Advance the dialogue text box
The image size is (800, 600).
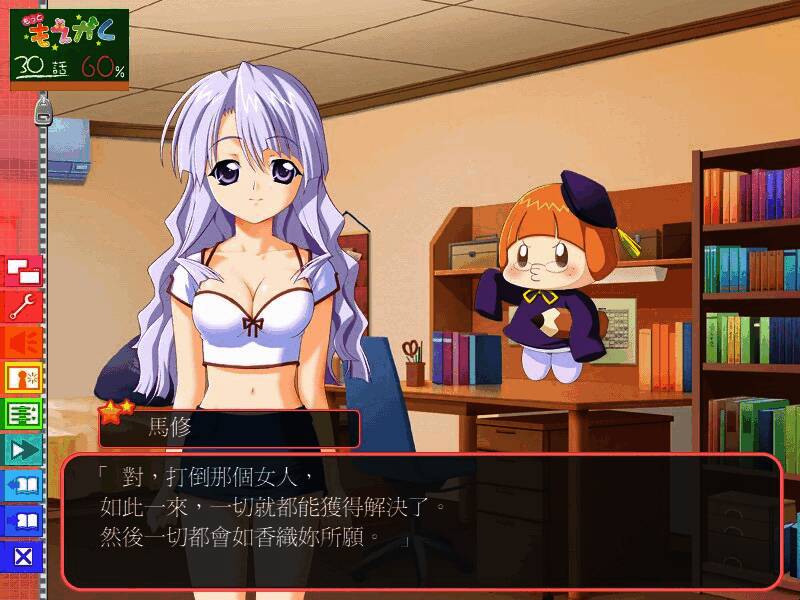[x=420, y=520]
